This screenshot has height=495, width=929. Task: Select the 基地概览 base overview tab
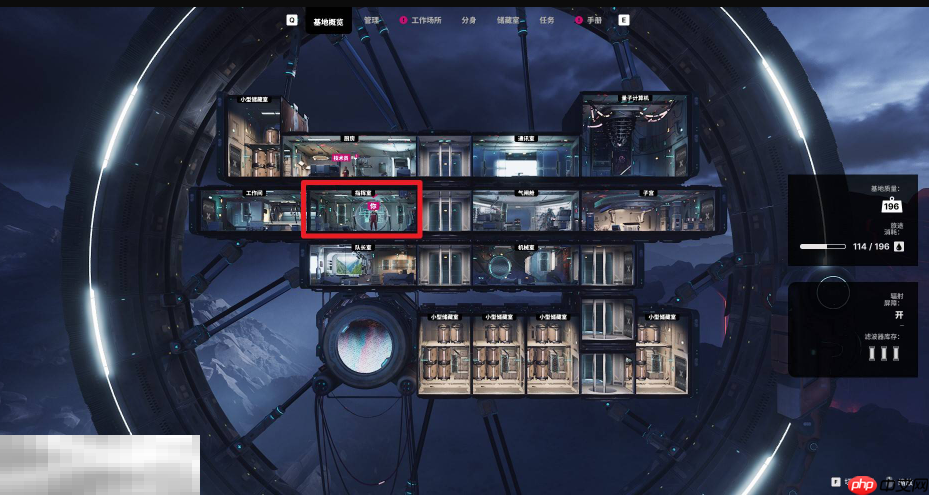(329, 20)
